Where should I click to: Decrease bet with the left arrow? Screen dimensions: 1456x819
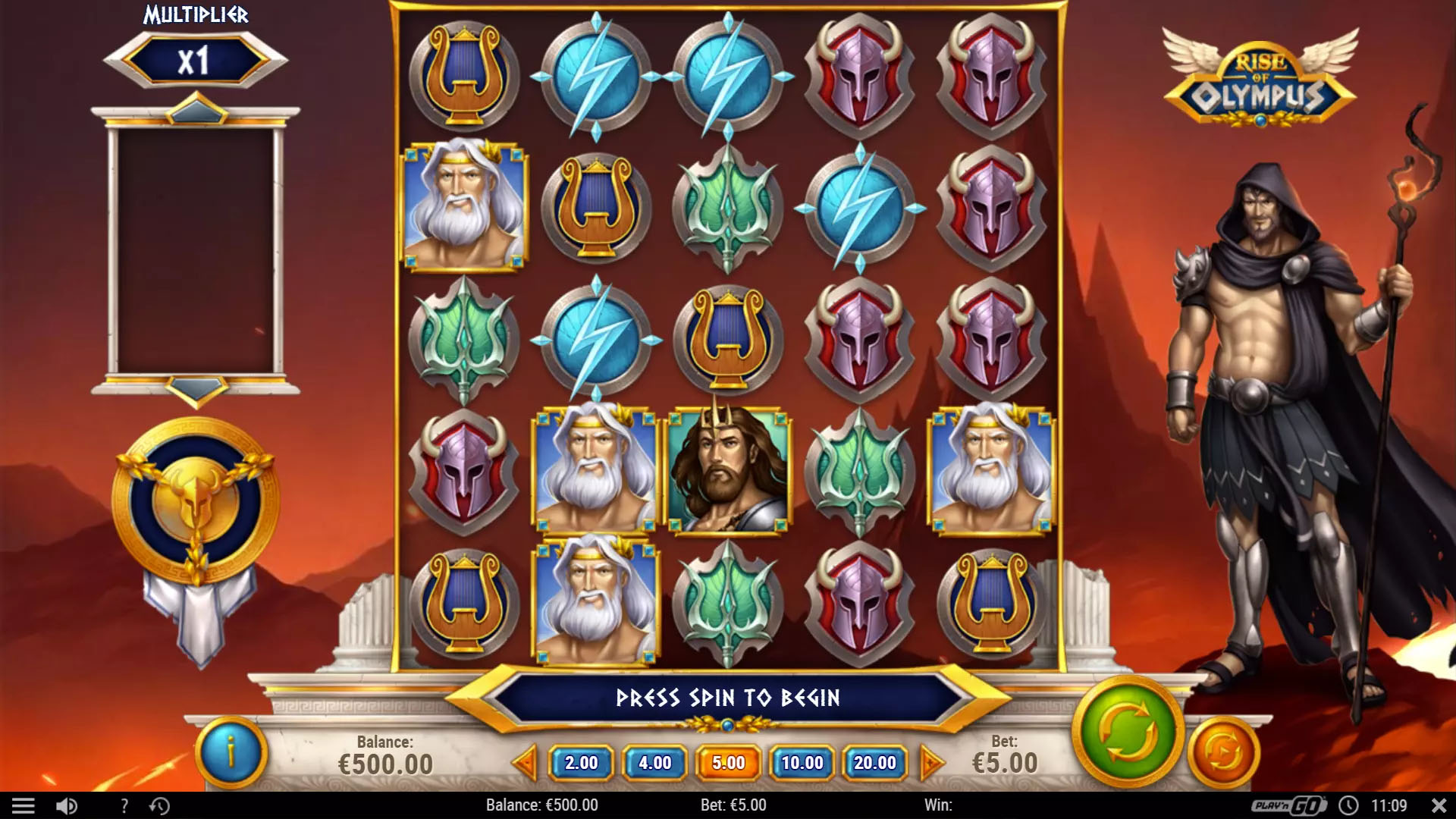(525, 763)
